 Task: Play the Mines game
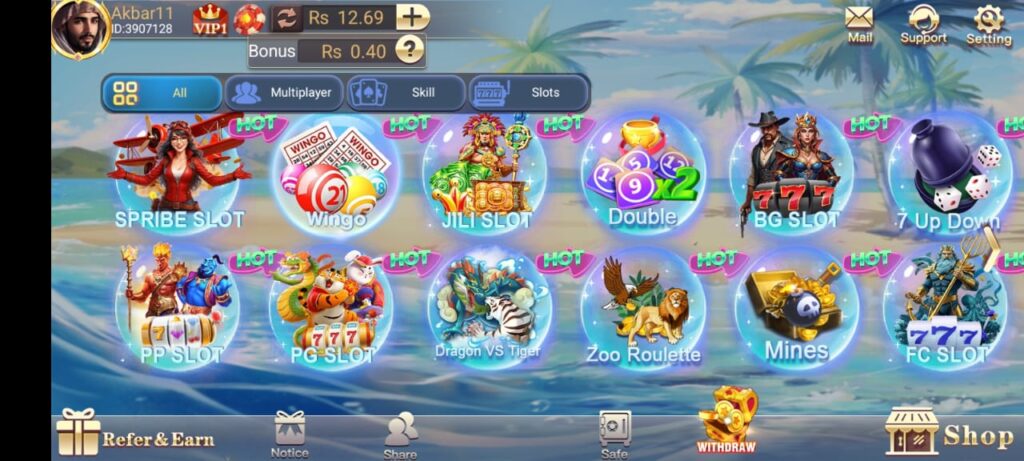click(796, 308)
